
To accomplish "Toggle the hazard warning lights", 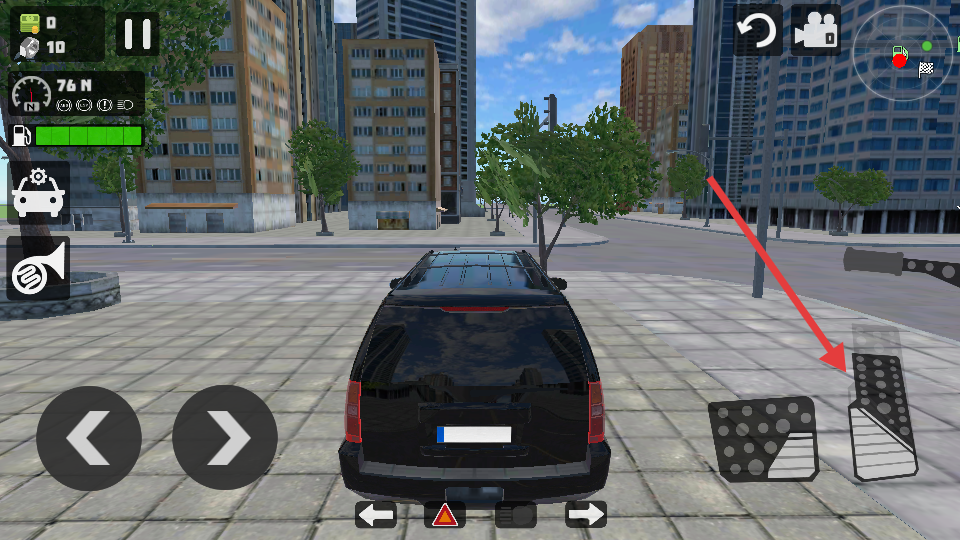I will (445, 515).
